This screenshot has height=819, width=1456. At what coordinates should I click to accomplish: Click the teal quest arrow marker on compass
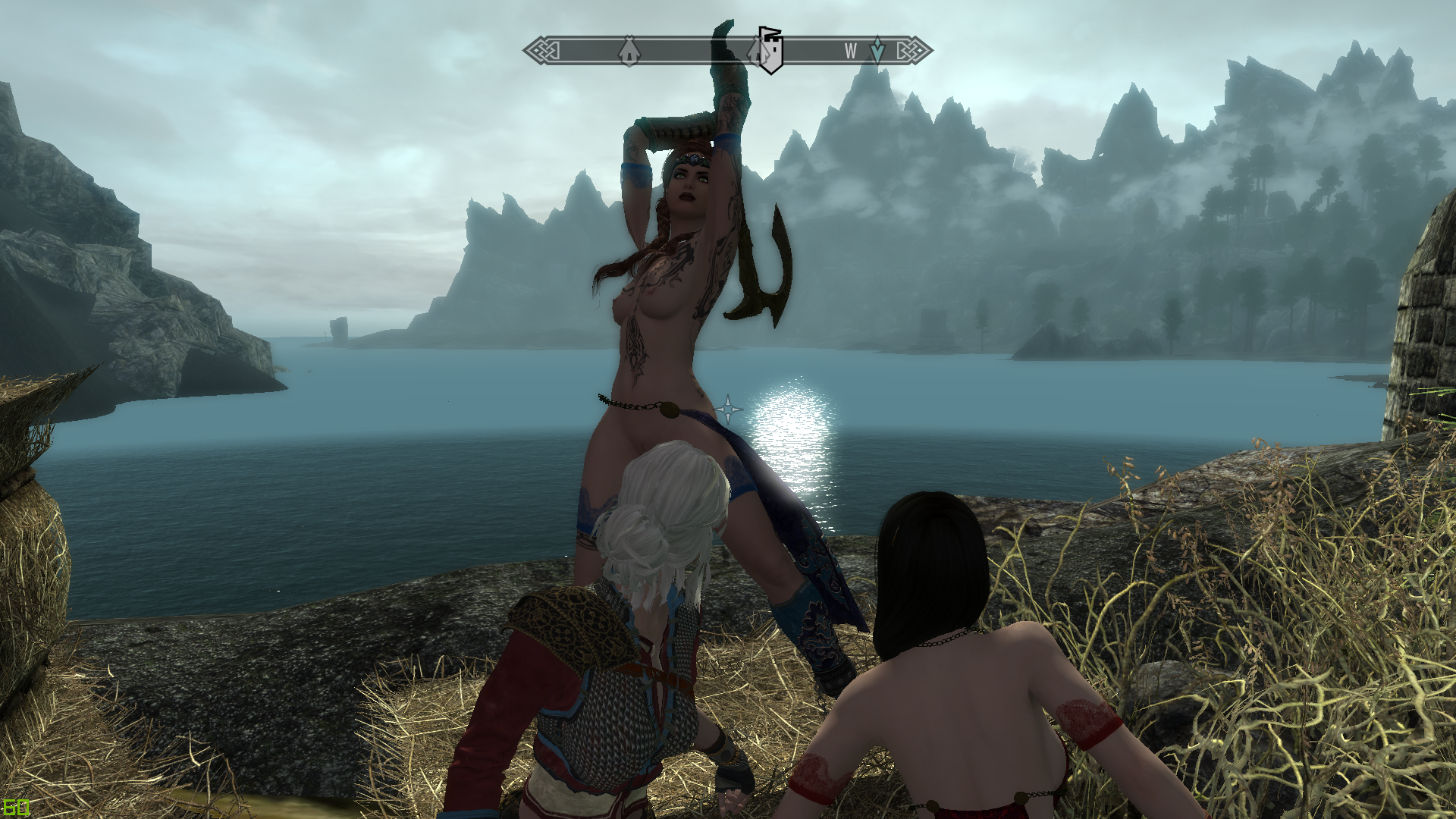point(877,50)
